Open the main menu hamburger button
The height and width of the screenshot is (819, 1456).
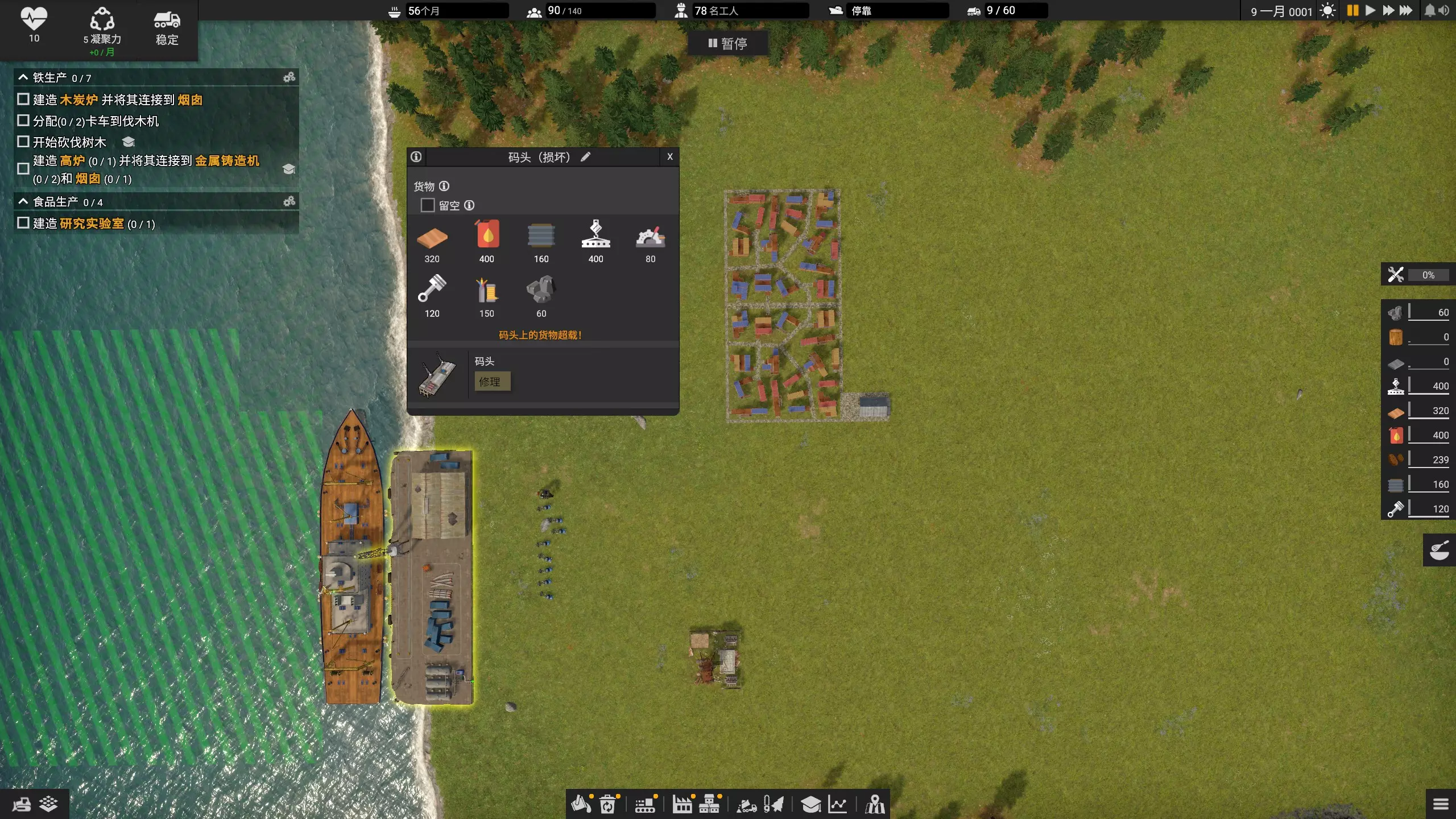click(x=1441, y=804)
